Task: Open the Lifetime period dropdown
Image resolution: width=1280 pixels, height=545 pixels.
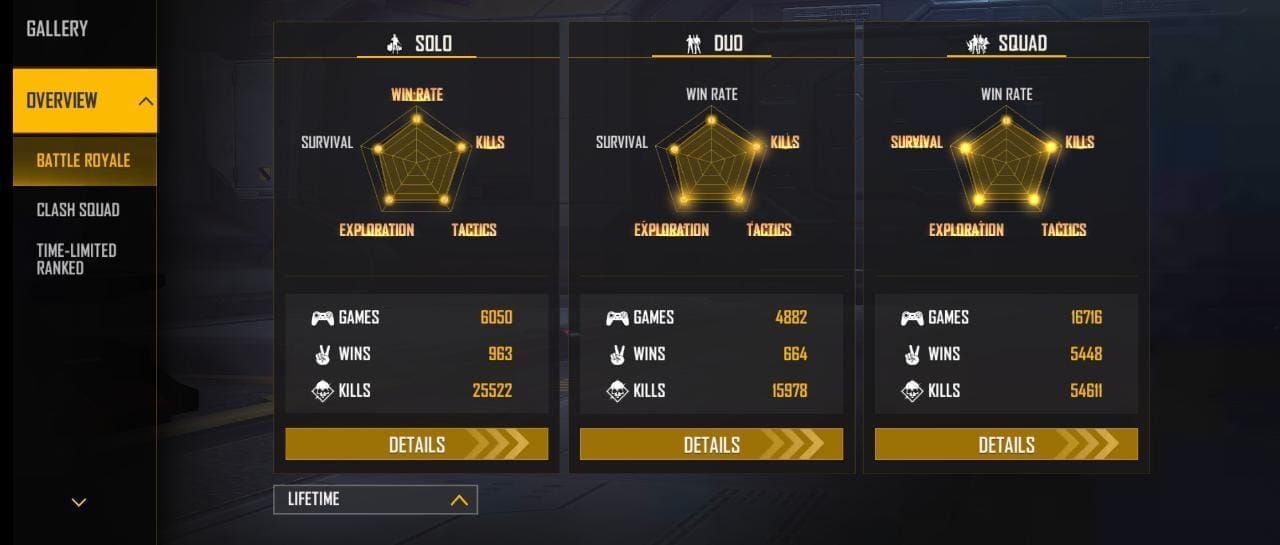Action: [375, 499]
